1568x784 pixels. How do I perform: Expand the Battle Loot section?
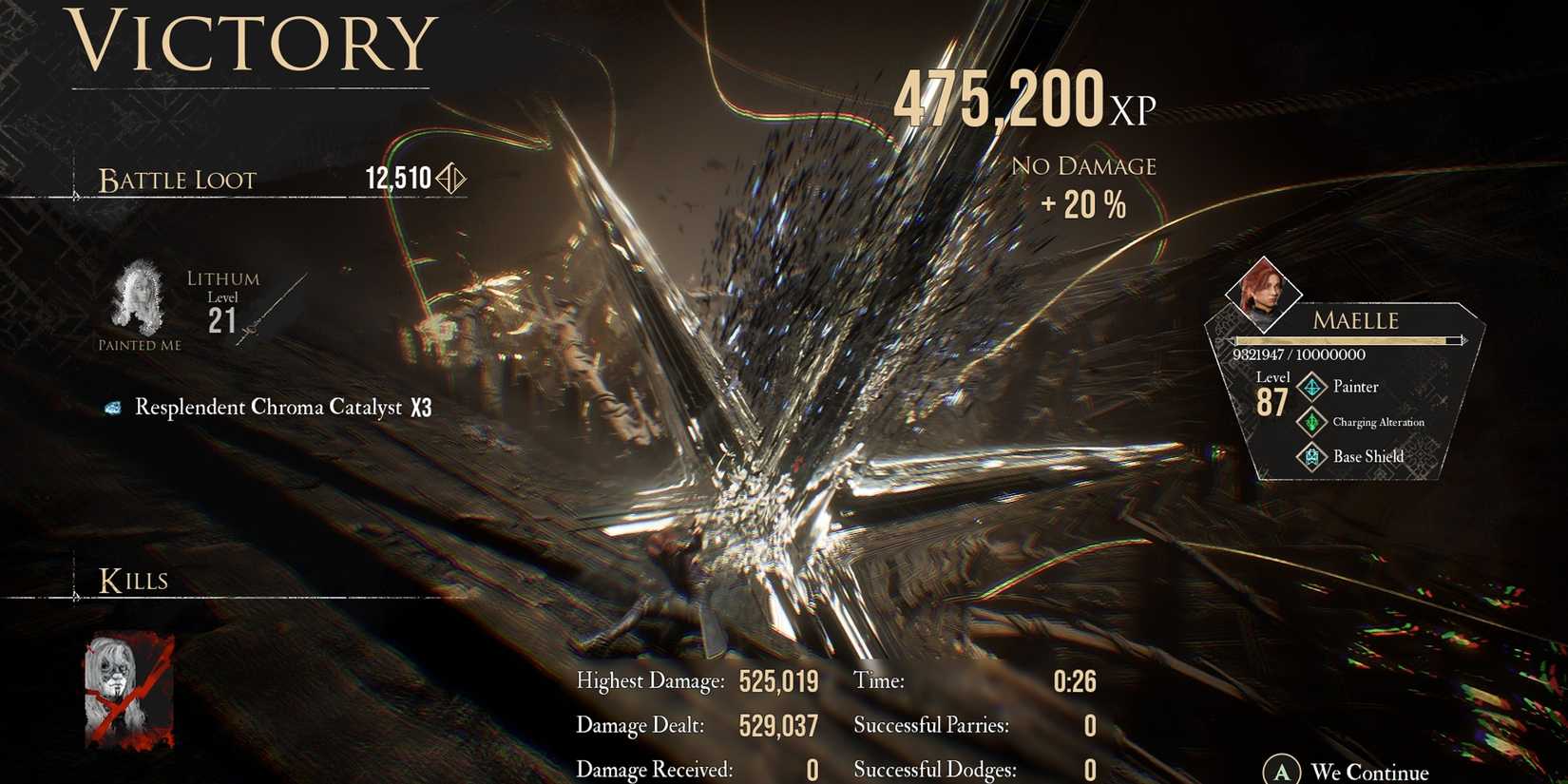click(177, 181)
